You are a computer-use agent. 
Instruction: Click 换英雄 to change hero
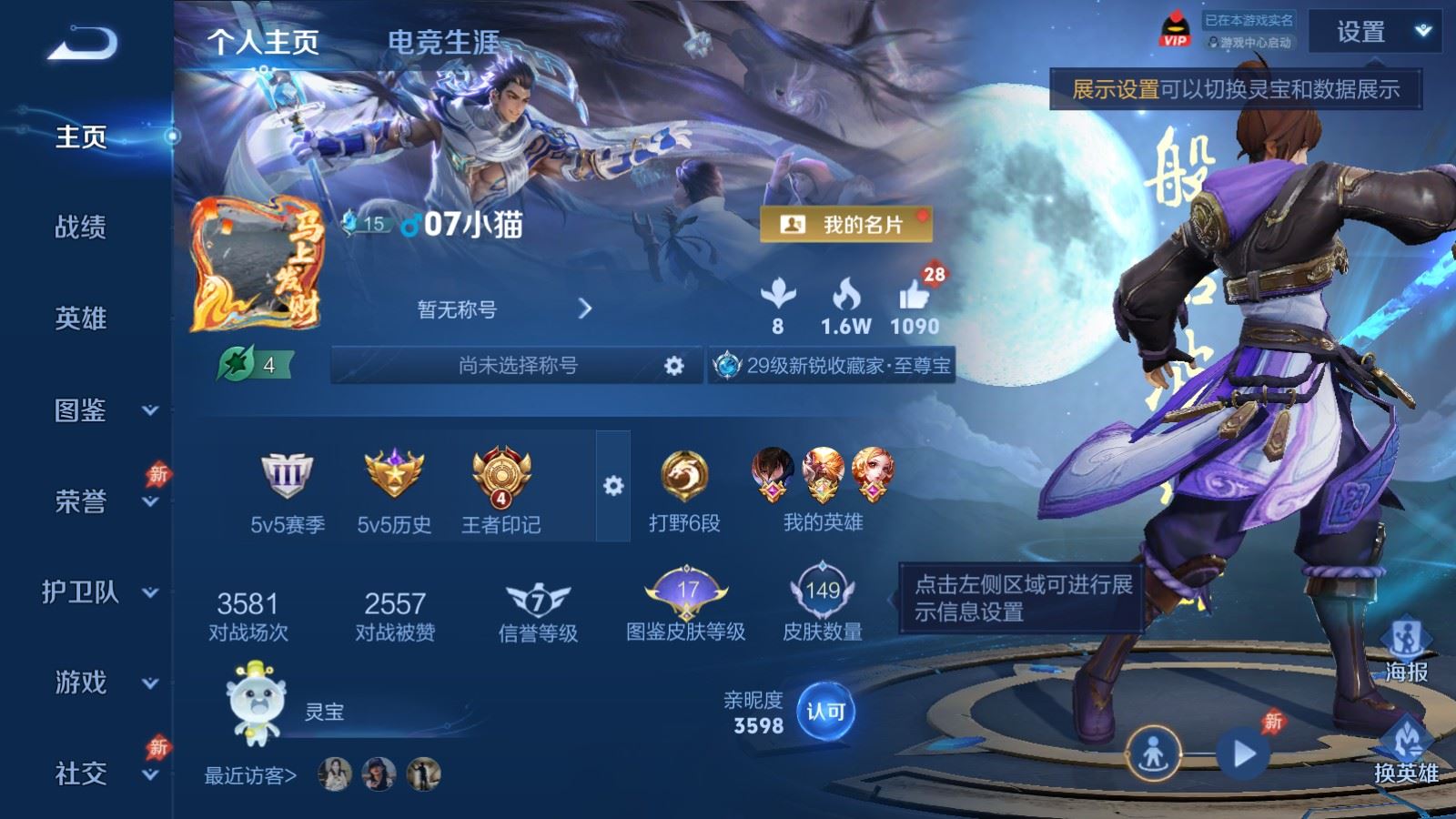(x=1406, y=749)
